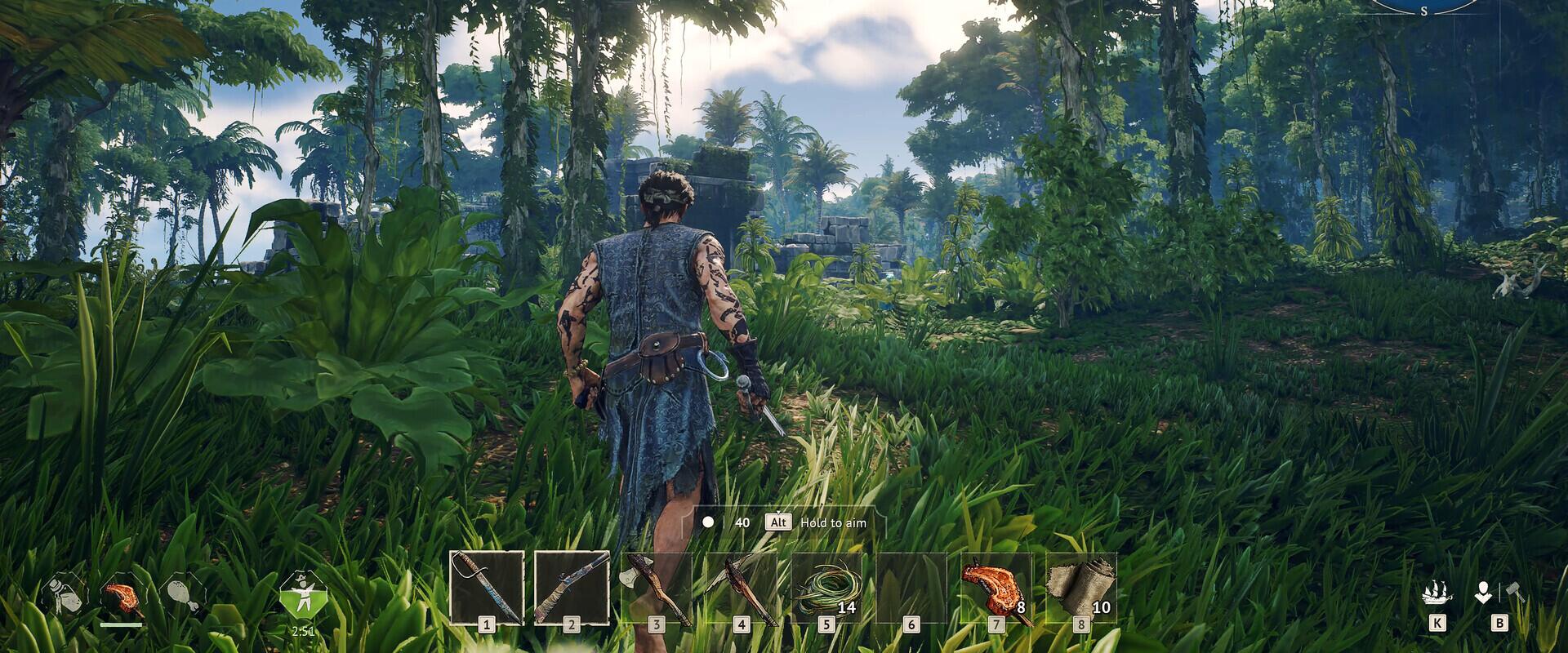Select the pickaxe in the hotbar
Viewport: 1568px width, 653px height.
[742, 587]
